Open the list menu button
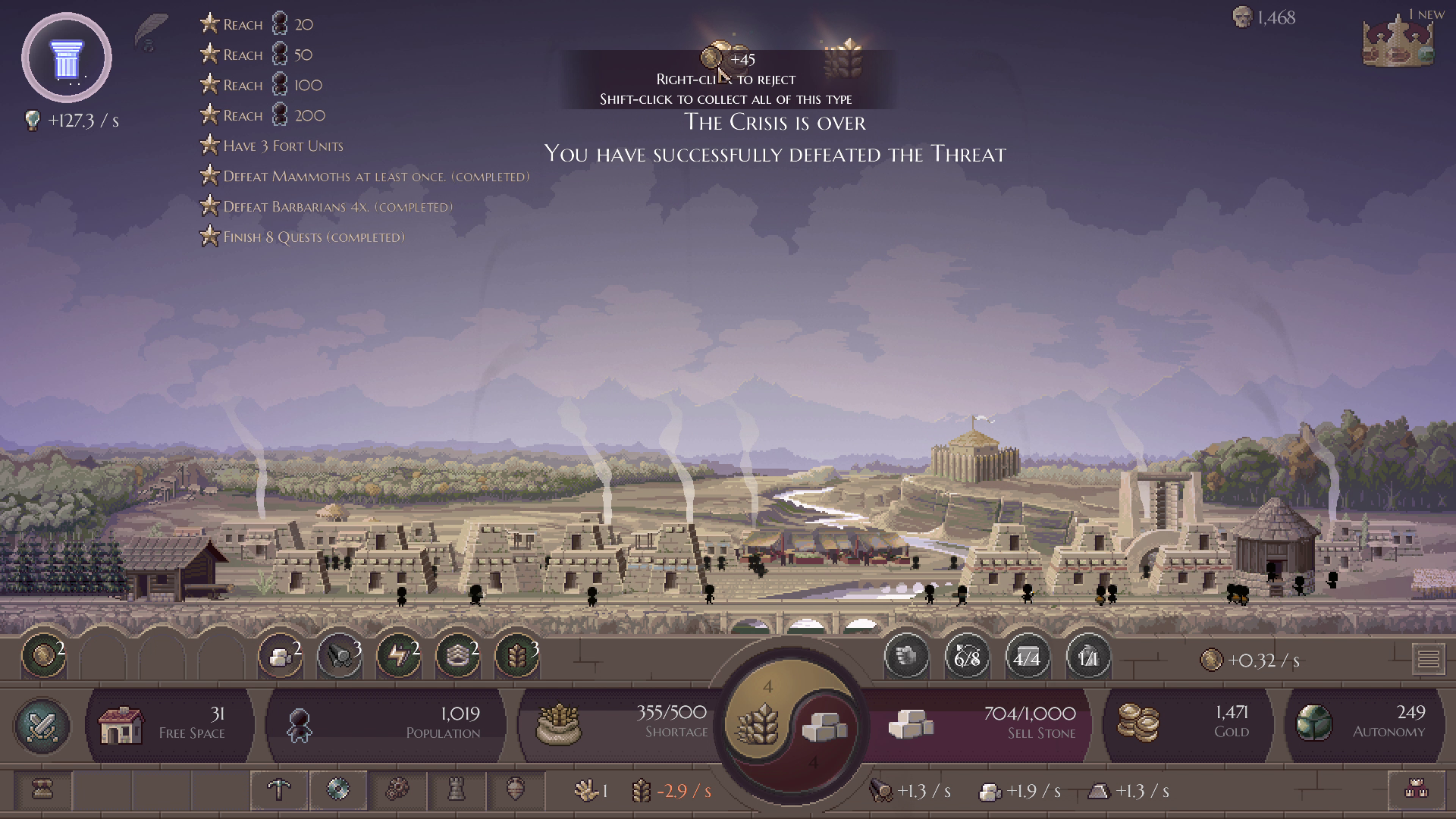 [x=1428, y=659]
